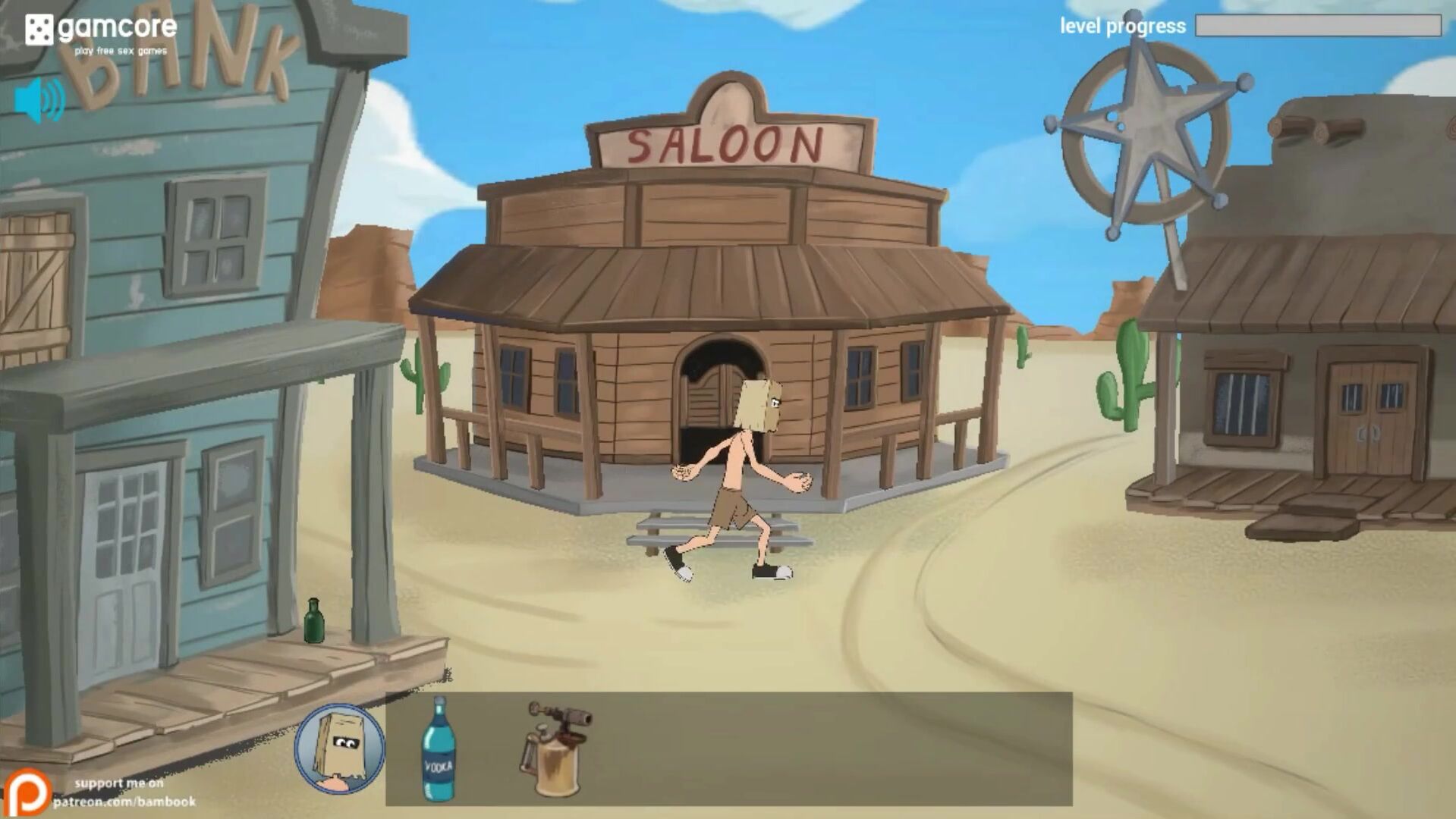Toggle the sound speaker icon
Viewport: 1456px width, 819px height.
pyautogui.click(x=39, y=100)
